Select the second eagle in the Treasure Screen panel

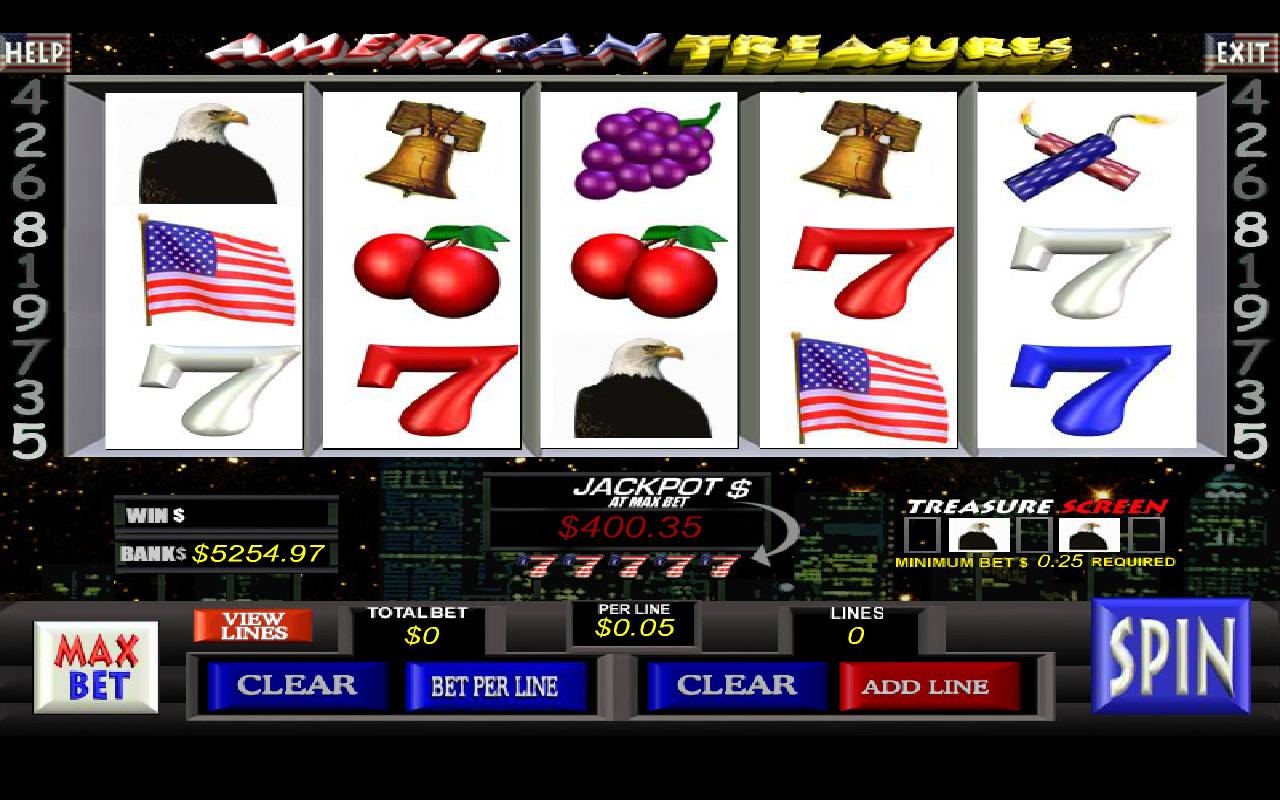(1088, 536)
